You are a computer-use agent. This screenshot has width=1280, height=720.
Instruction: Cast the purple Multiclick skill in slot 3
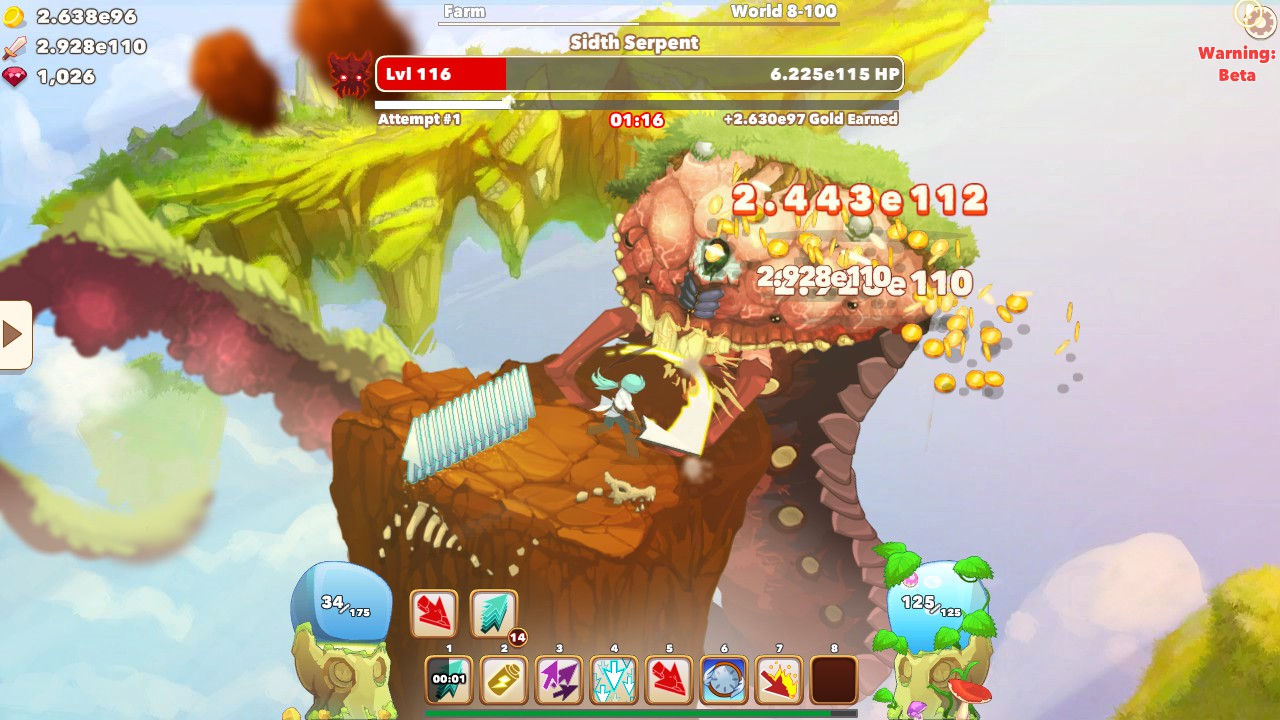558,679
